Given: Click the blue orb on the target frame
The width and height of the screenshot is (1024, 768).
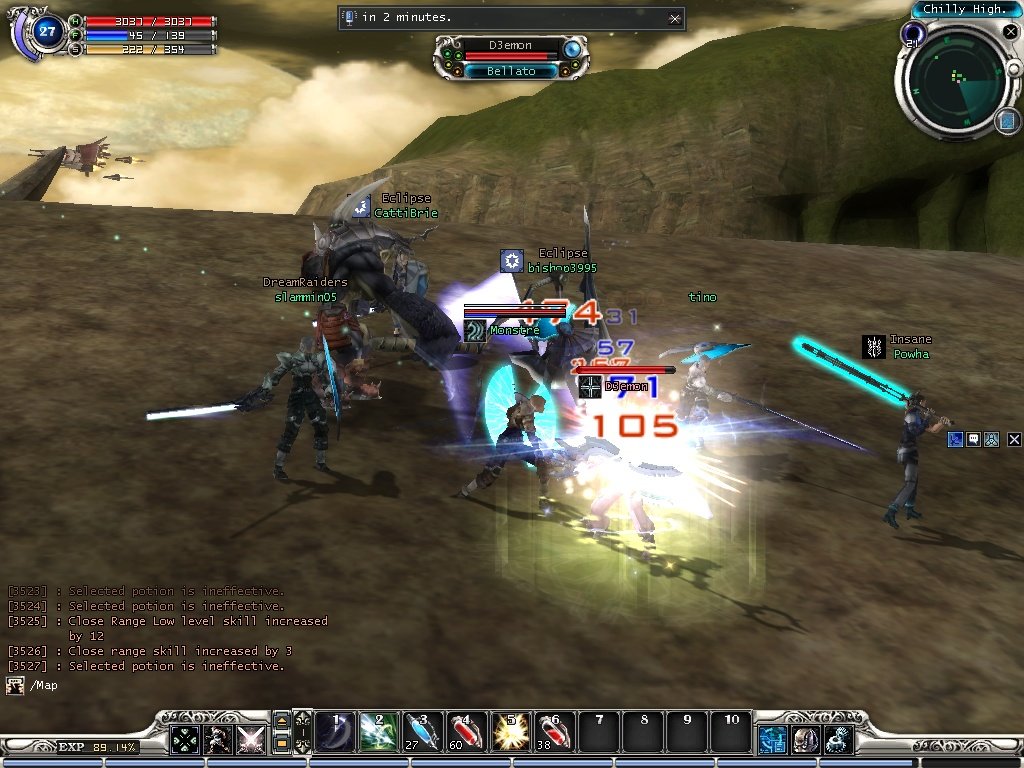Looking at the screenshot, I should pos(572,49).
